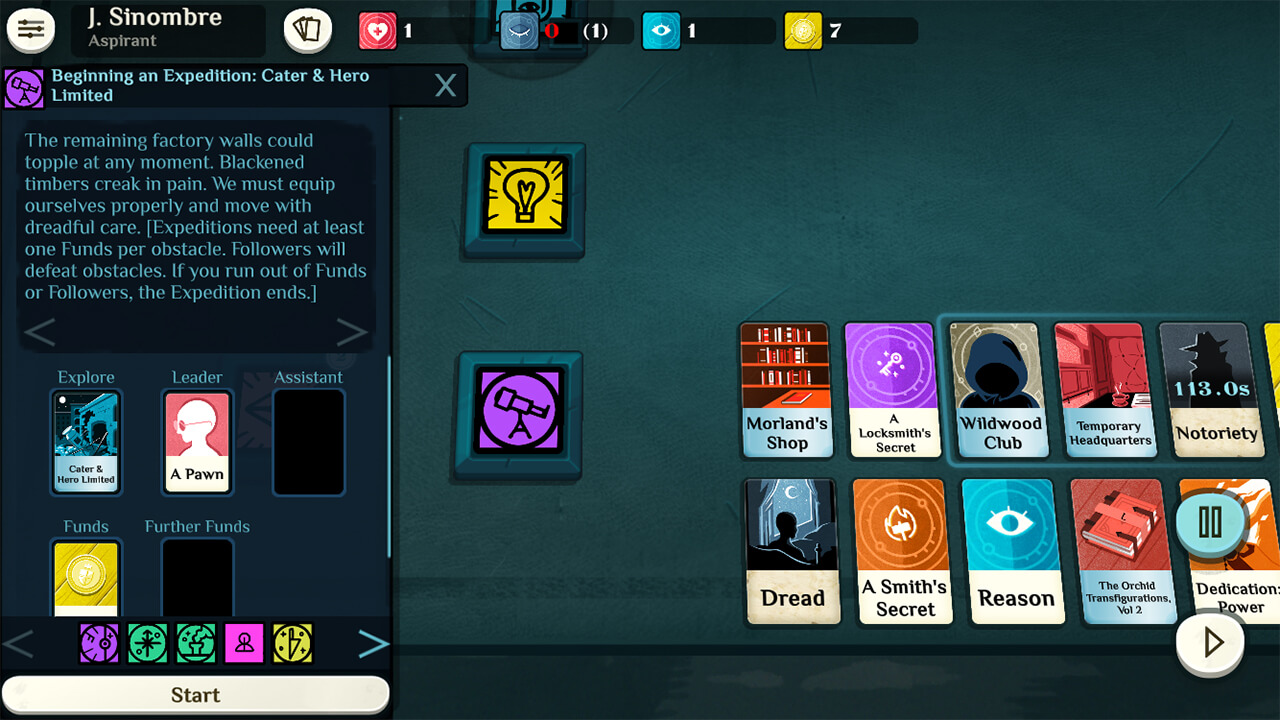Viewport: 1280px width, 720px height.
Task: Click the yellow knife aspect icon
Action: click(292, 643)
